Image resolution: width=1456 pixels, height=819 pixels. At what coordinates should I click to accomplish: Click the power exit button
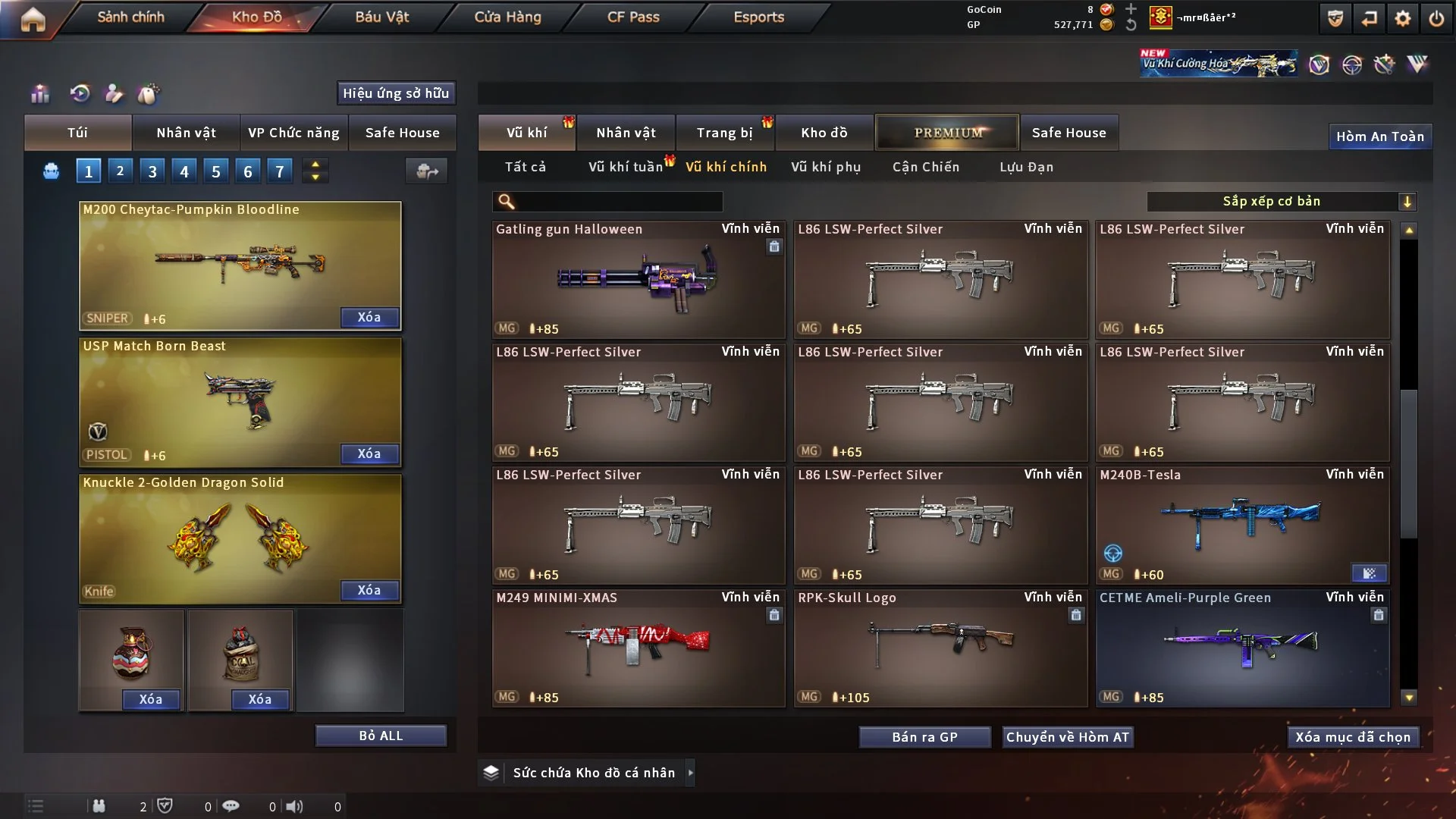click(x=1436, y=19)
